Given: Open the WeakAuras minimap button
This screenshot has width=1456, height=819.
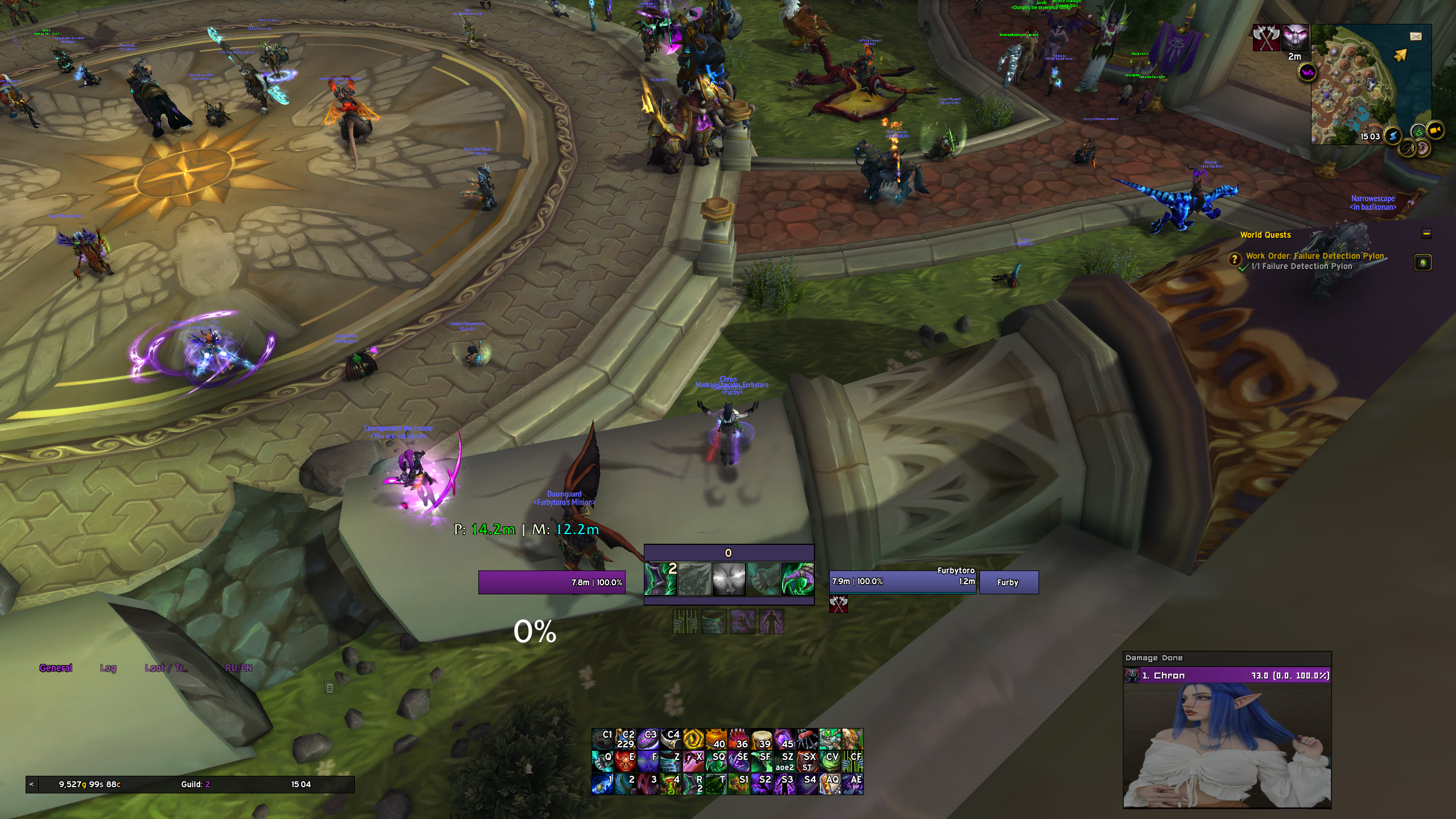Looking at the screenshot, I should pos(1308,73).
